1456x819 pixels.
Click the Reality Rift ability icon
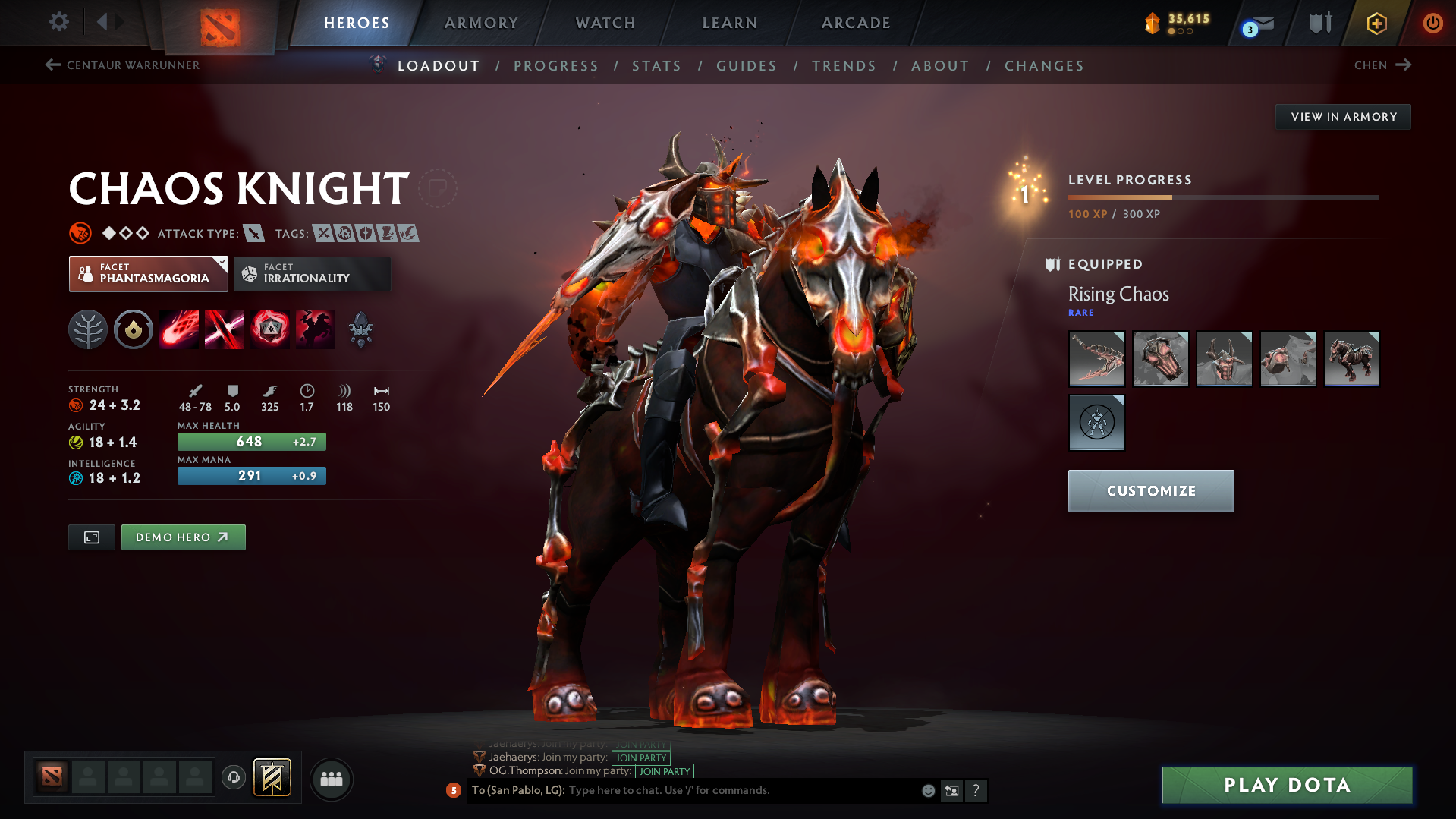point(225,329)
